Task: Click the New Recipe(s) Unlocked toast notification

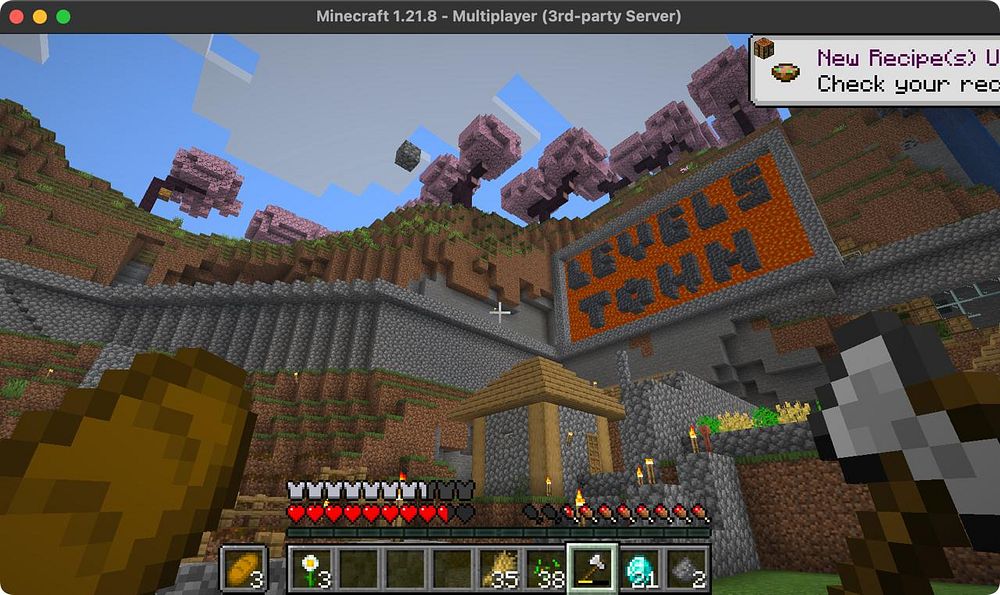Action: (875, 70)
